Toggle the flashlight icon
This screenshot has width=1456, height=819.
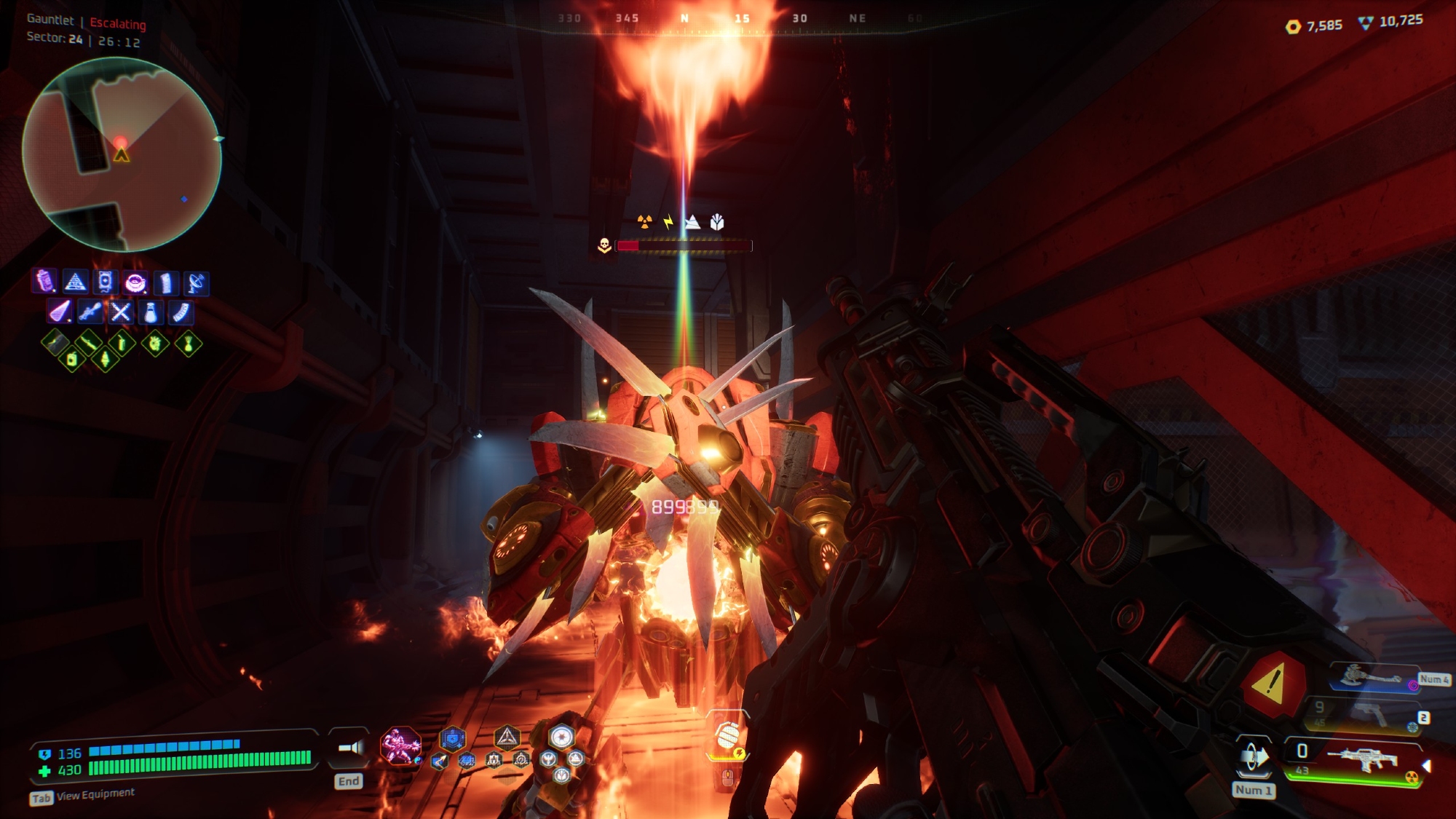[x=350, y=748]
